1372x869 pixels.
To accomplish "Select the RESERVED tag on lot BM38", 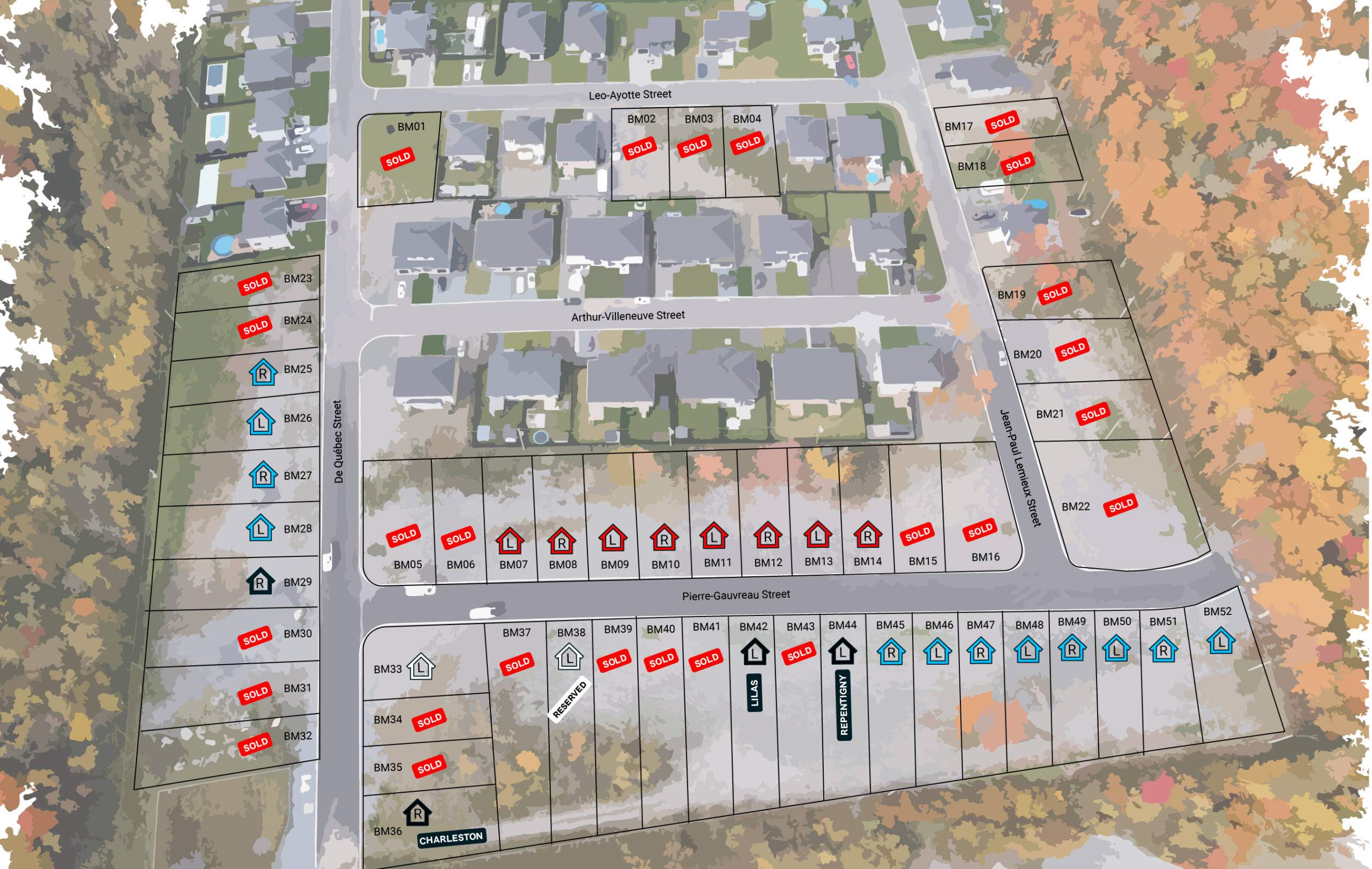I will (x=569, y=699).
